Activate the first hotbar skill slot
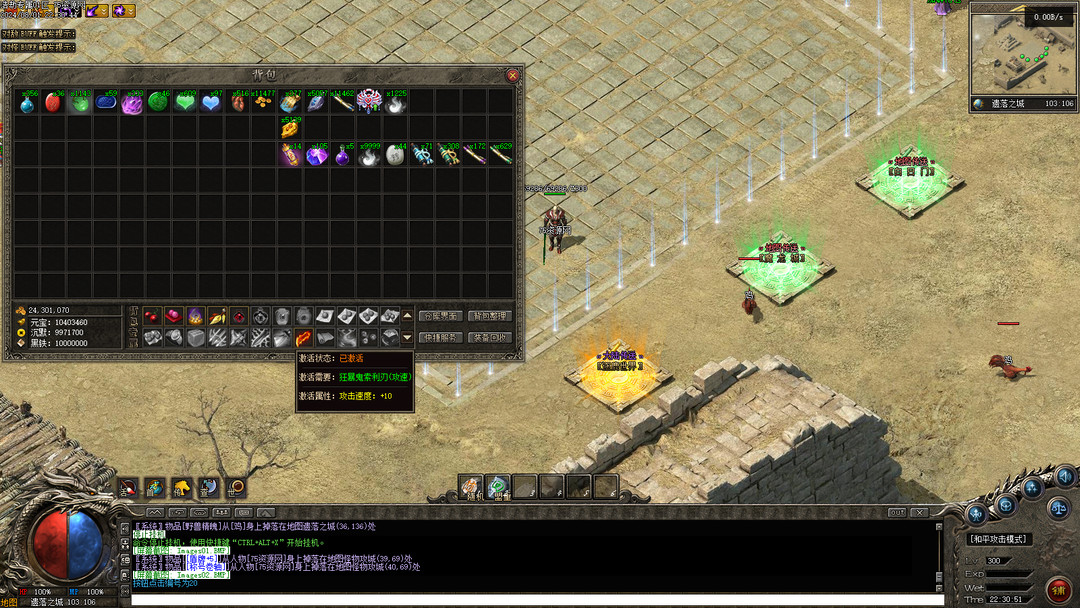 (471, 486)
